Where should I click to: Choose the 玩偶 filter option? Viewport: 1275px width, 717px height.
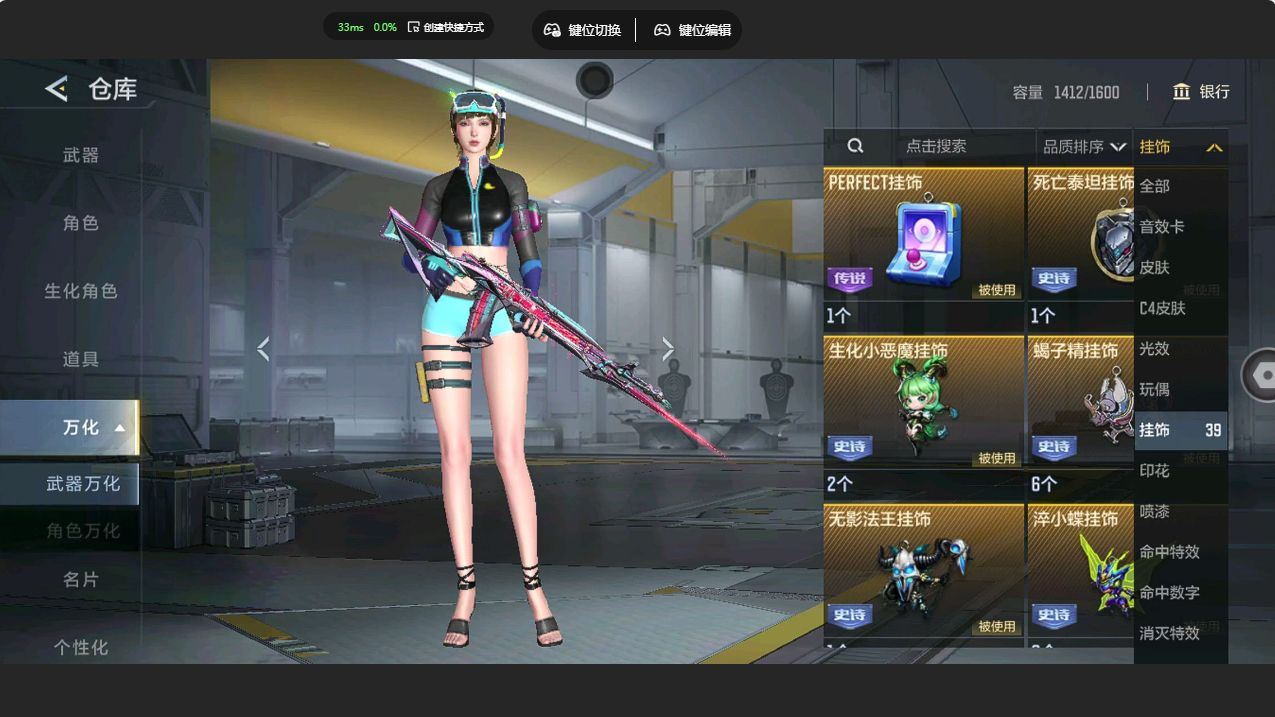[x=1155, y=389]
